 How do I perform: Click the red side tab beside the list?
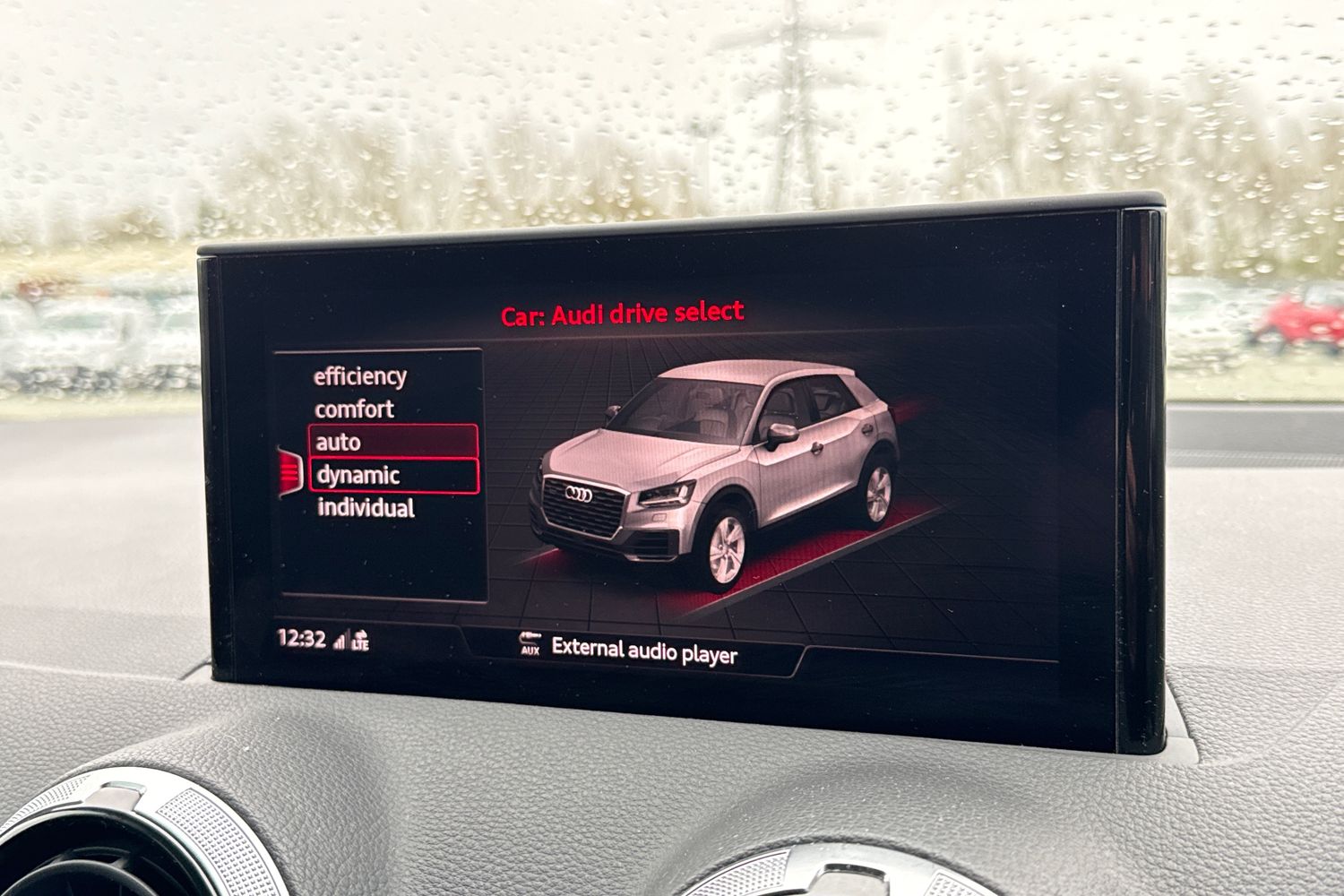pyautogui.click(x=289, y=470)
